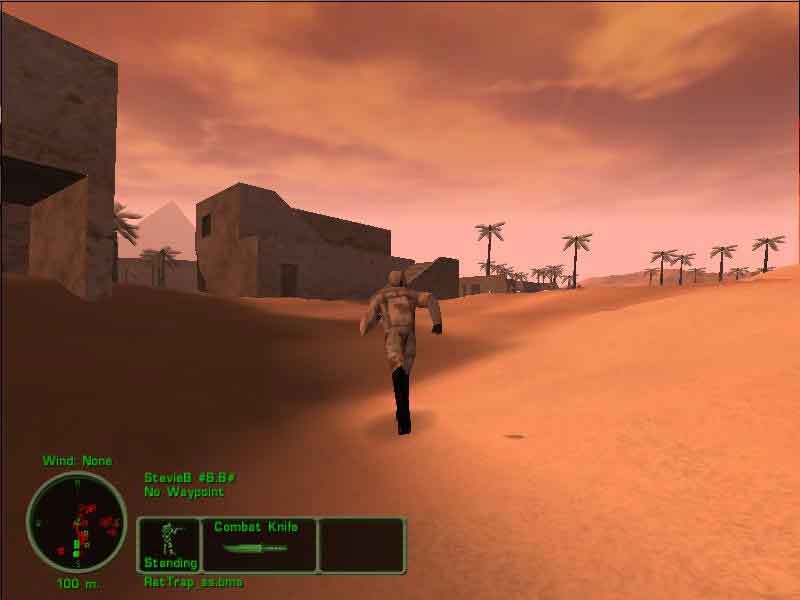Click the empty slot beside Combat Knife
This screenshot has width=800, height=600.
click(x=362, y=544)
